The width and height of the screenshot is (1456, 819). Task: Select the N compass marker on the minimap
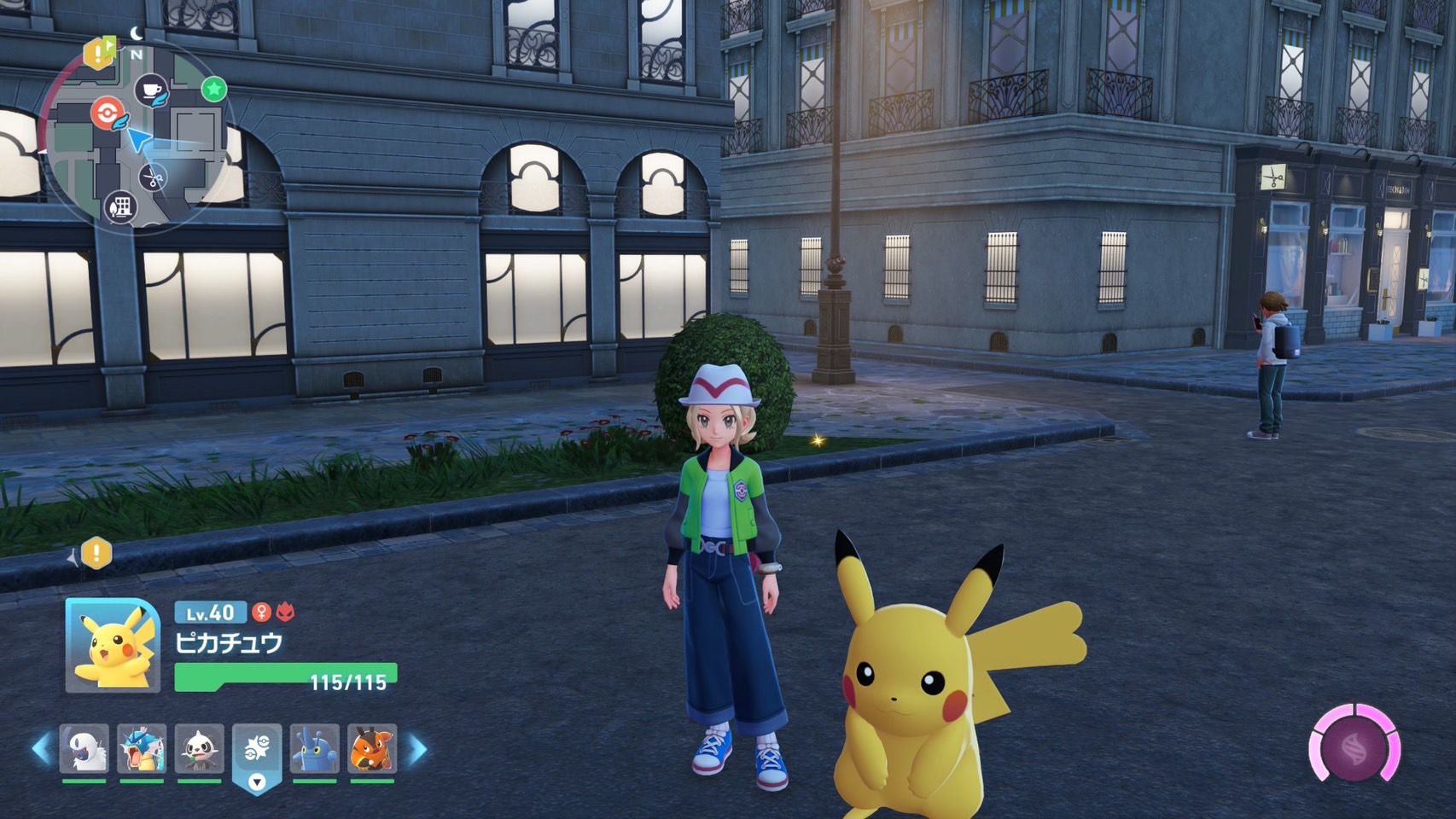point(137,55)
